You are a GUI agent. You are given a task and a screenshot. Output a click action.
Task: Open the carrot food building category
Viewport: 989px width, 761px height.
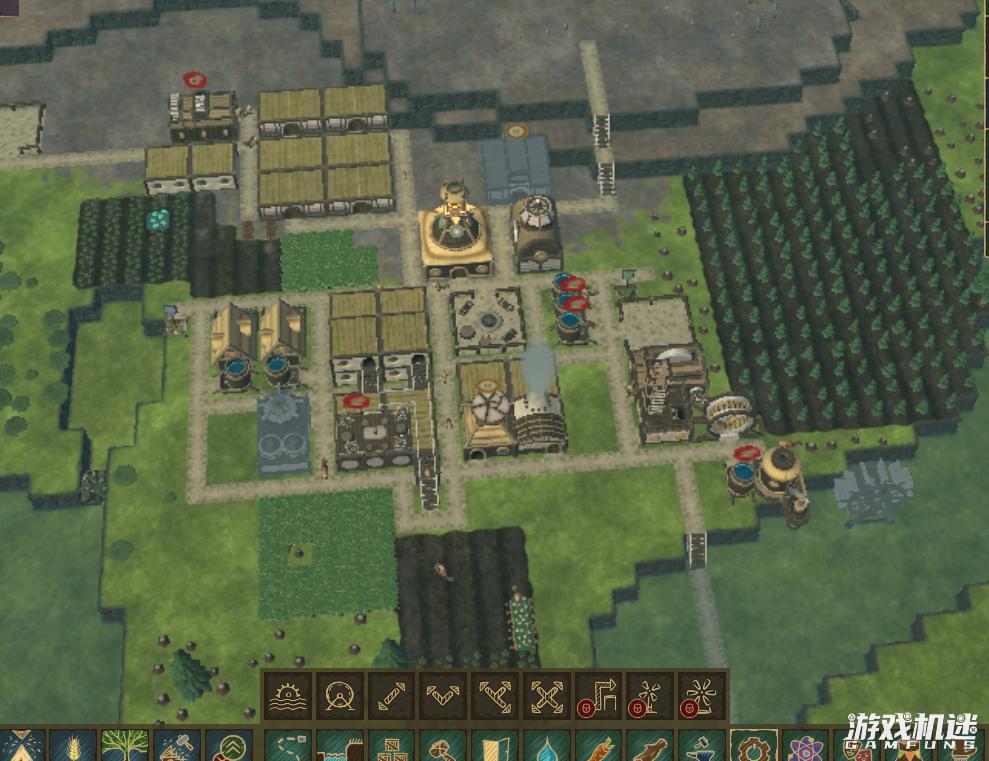coord(598,747)
